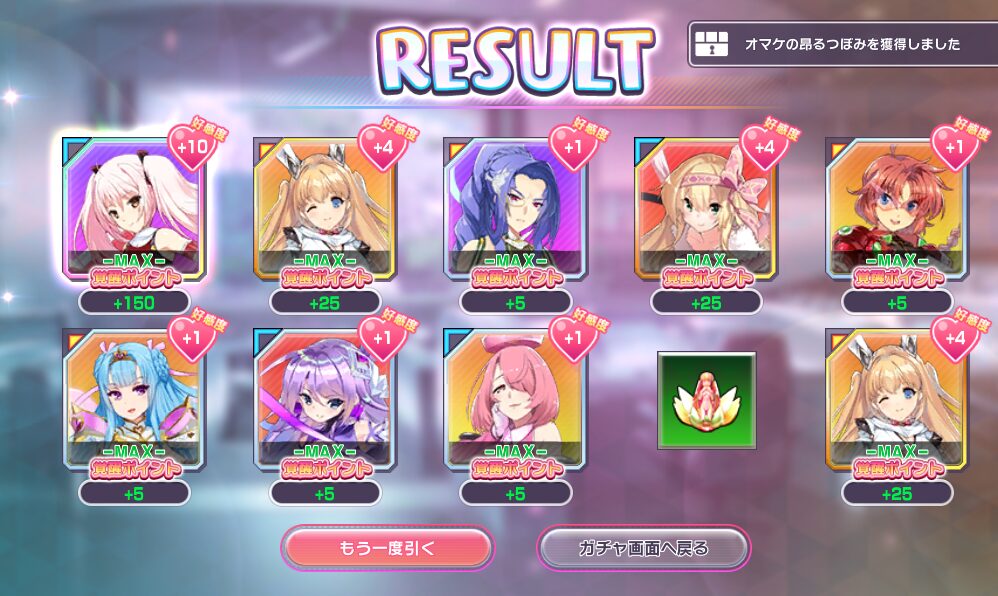
Task: Select the pink twin-tail girl card
Action: click(x=134, y=207)
